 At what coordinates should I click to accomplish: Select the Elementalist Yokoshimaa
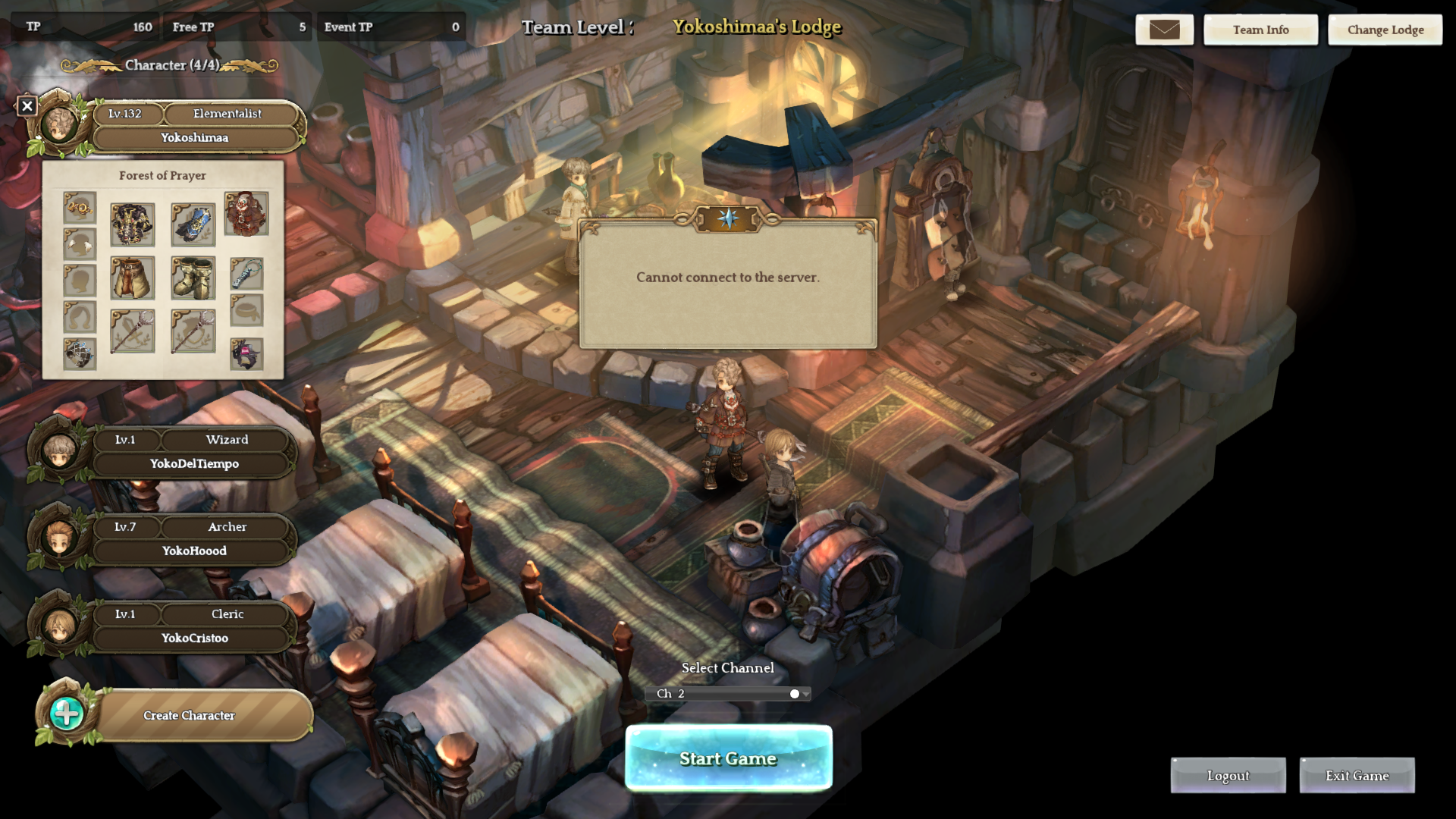[196, 126]
